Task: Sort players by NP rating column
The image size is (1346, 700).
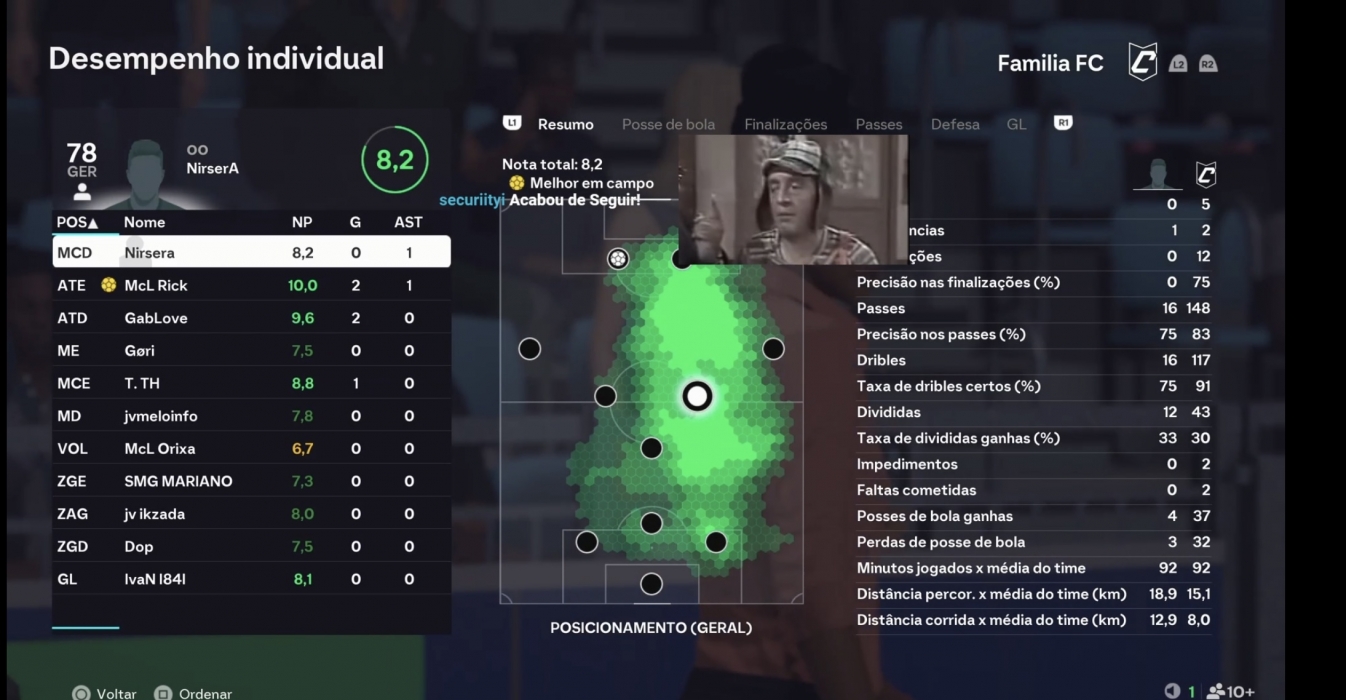Action: (302, 222)
